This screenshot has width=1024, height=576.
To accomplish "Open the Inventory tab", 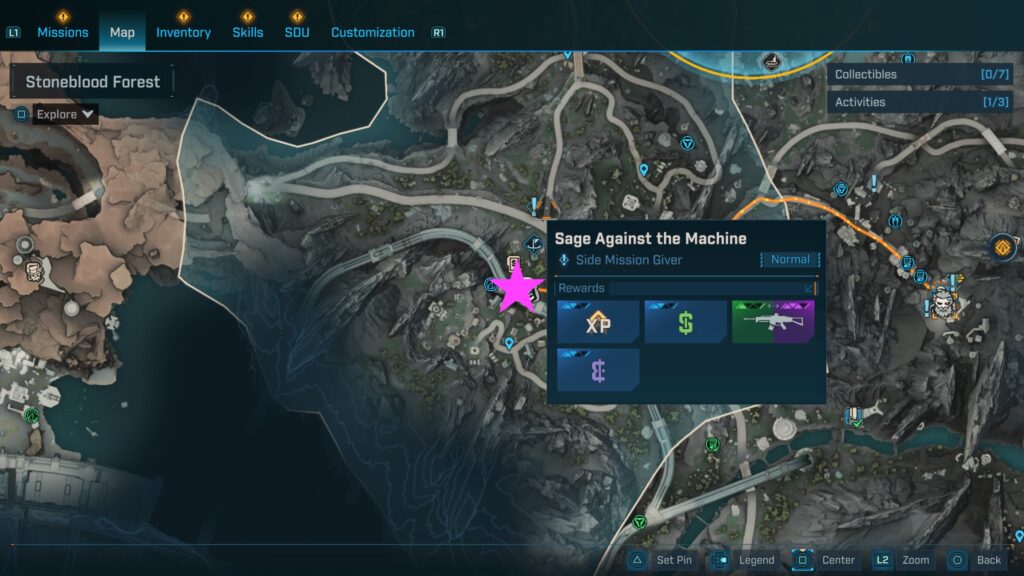I will 183,32.
